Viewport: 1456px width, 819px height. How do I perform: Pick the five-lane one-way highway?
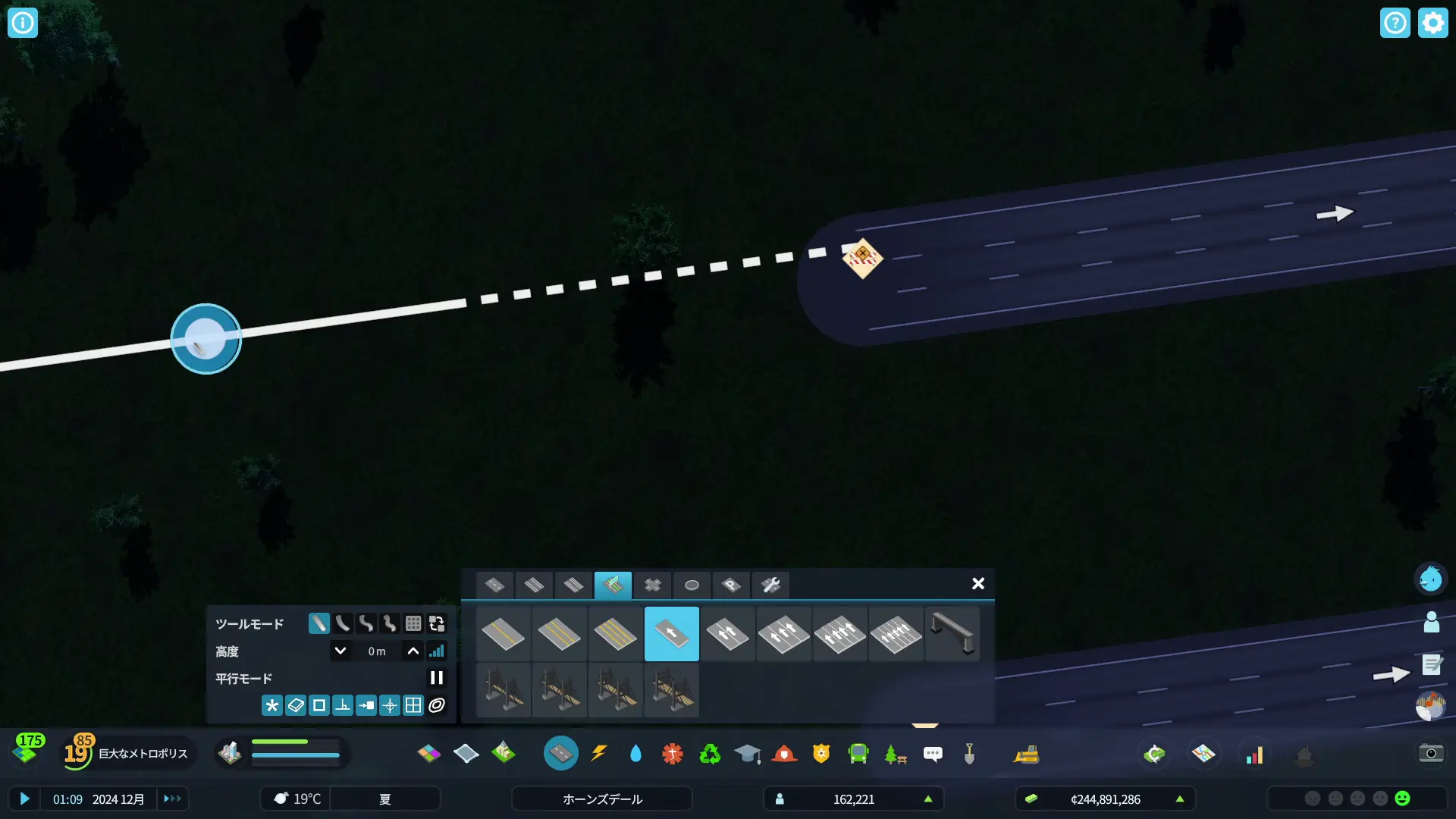(896, 634)
